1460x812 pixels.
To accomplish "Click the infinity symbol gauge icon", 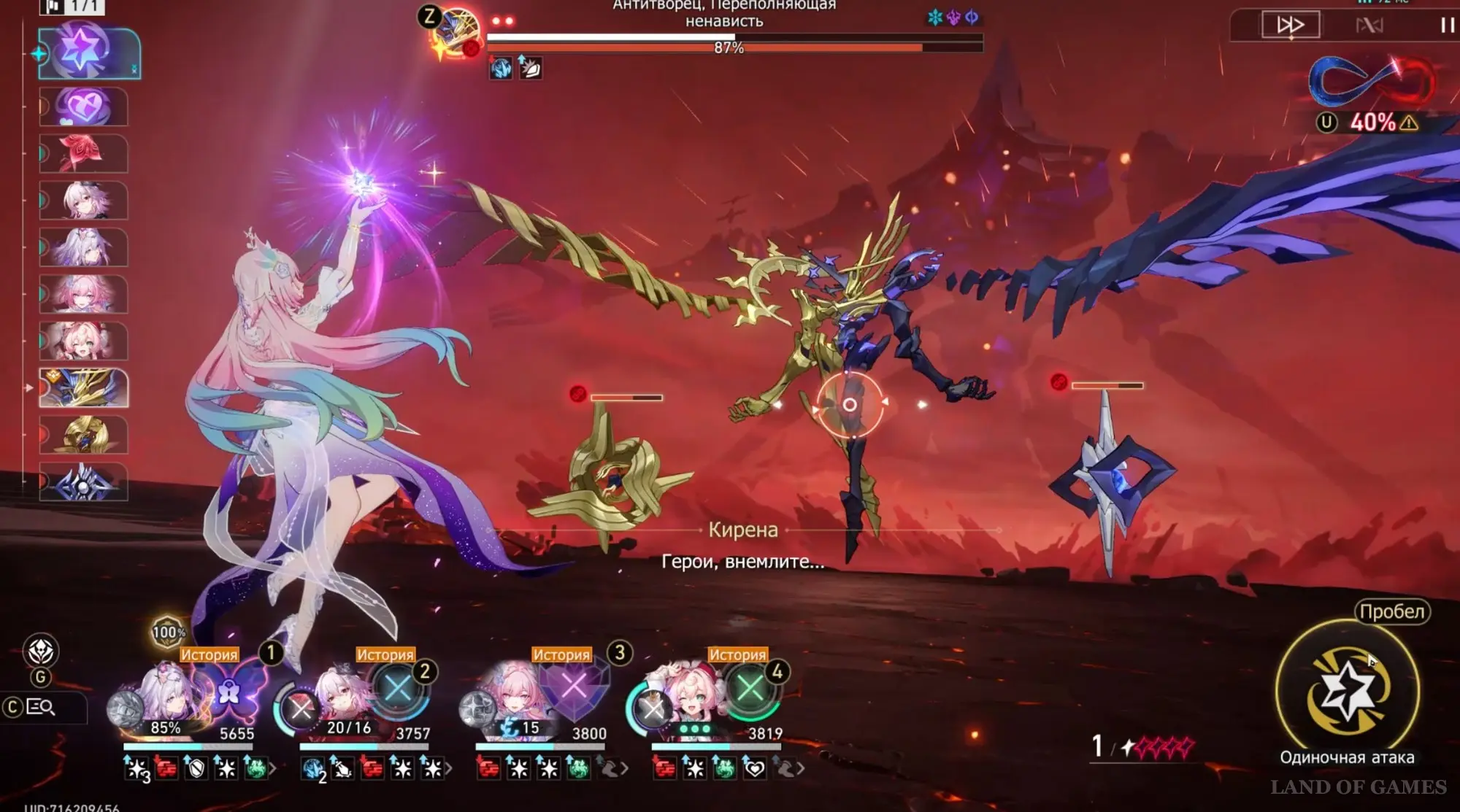I will click(x=1371, y=82).
